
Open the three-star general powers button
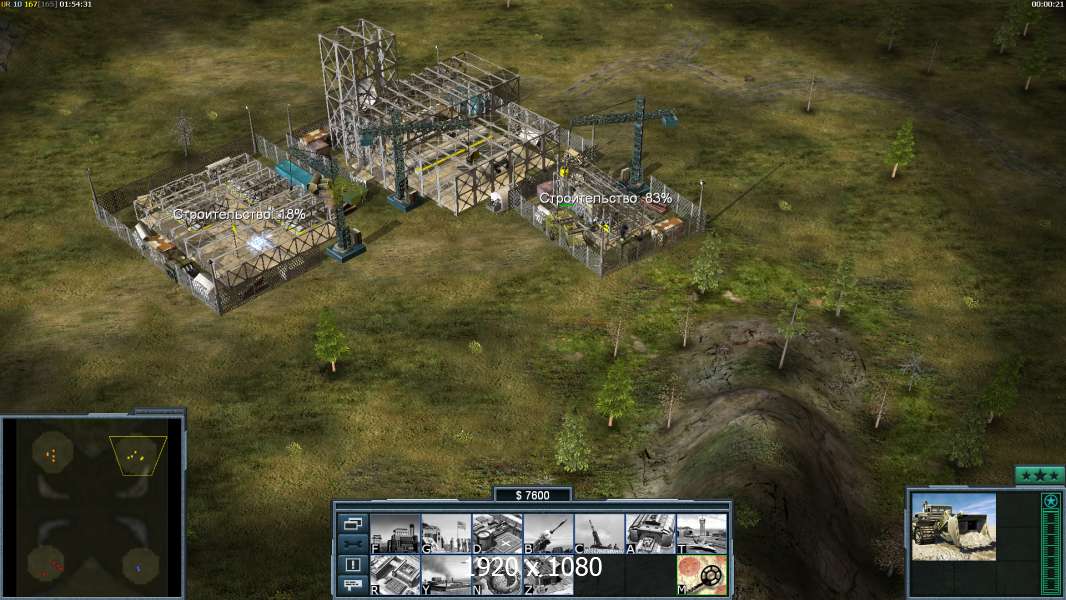point(1039,475)
